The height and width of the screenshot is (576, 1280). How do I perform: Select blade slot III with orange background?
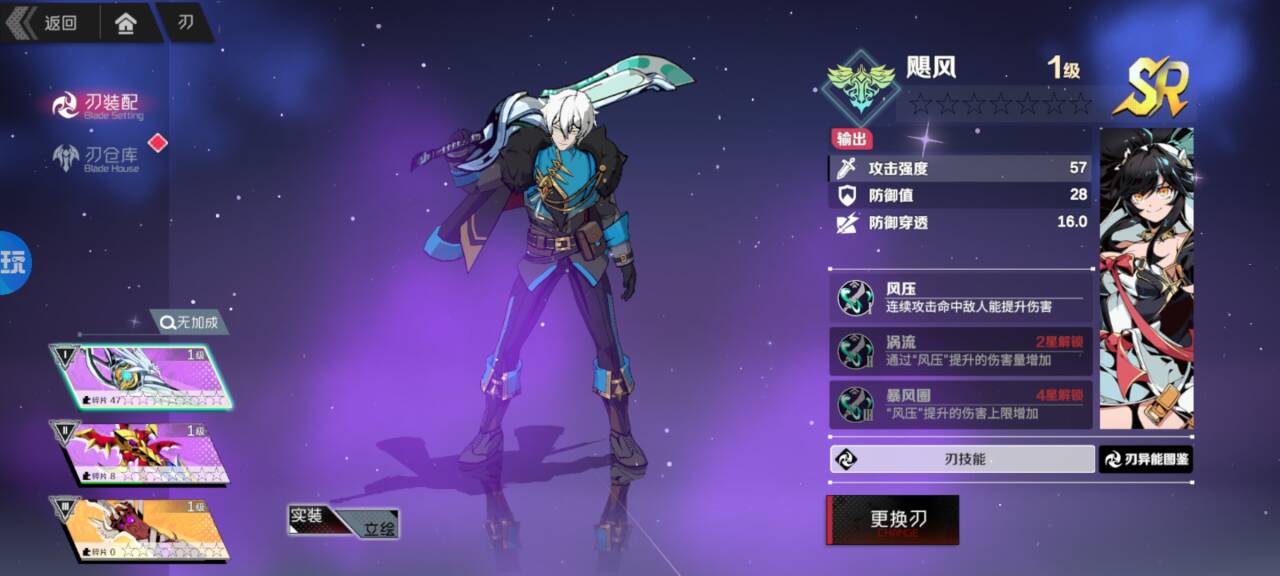point(142,528)
